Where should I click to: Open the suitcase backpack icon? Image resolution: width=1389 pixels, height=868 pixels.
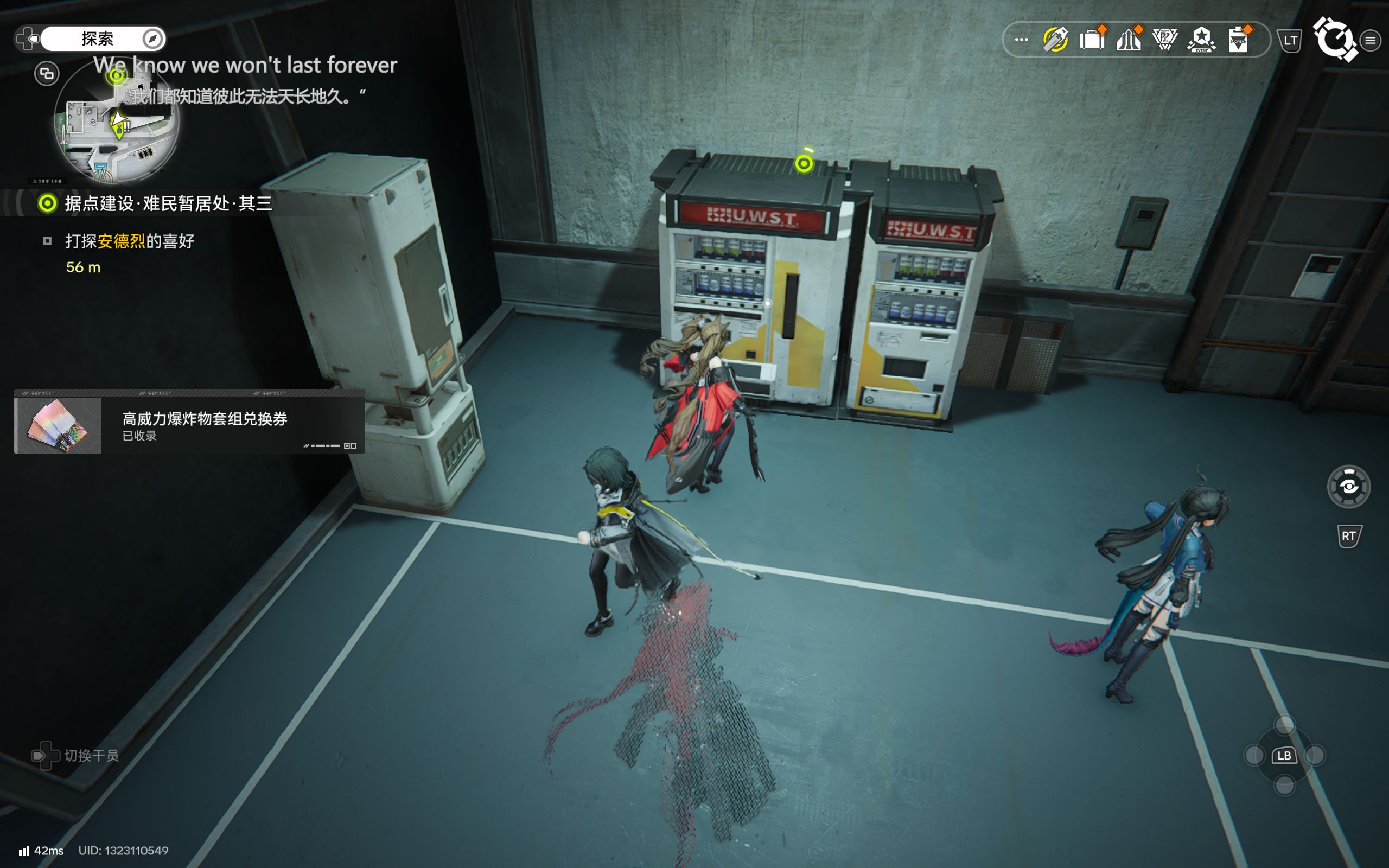tap(1092, 40)
